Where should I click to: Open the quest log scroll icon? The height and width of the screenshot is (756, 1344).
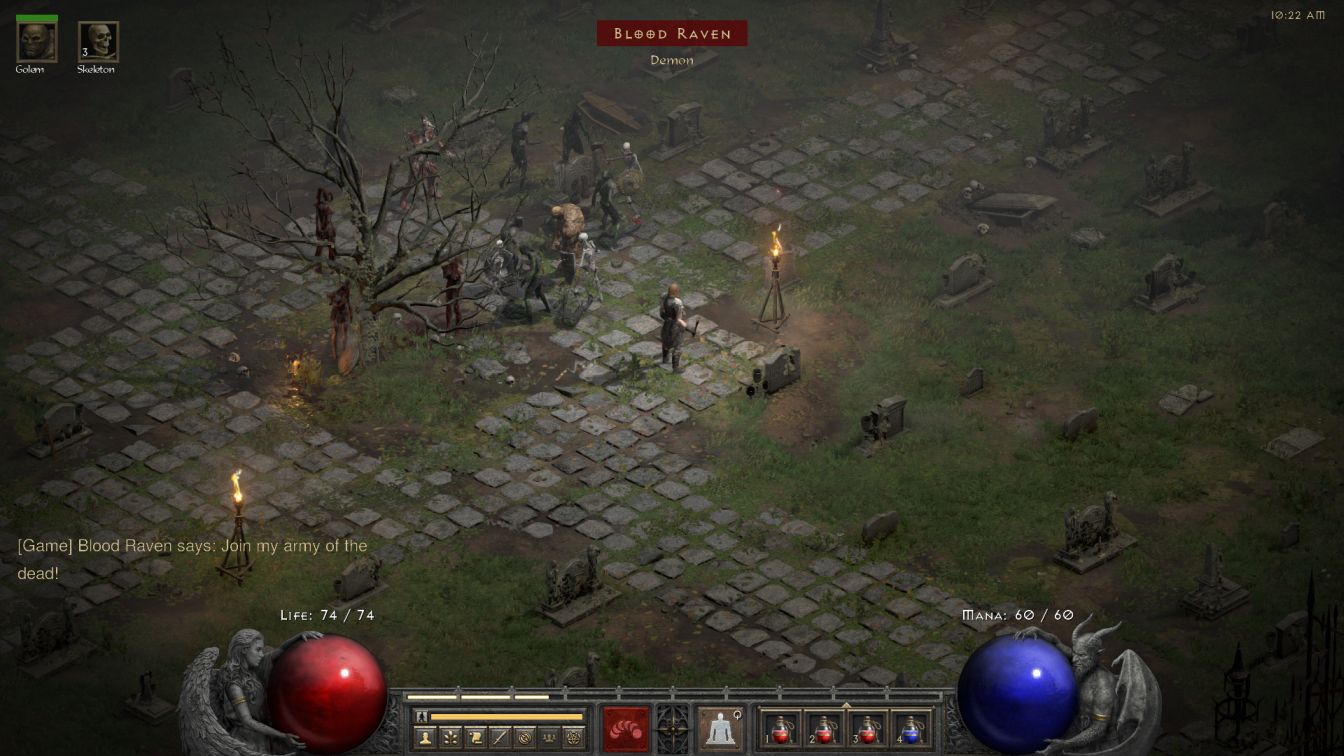click(475, 738)
